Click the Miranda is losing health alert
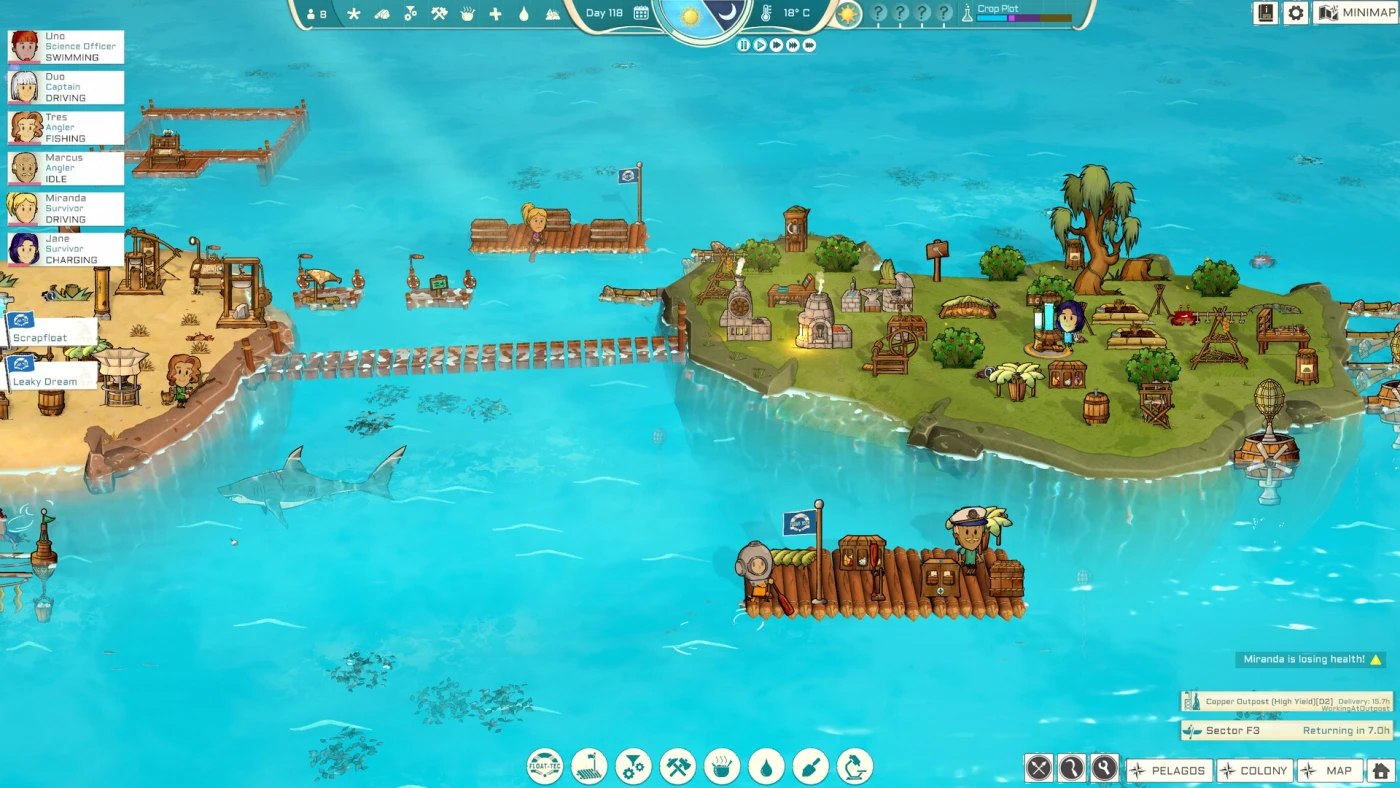The image size is (1400, 788). pos(1310,660)
